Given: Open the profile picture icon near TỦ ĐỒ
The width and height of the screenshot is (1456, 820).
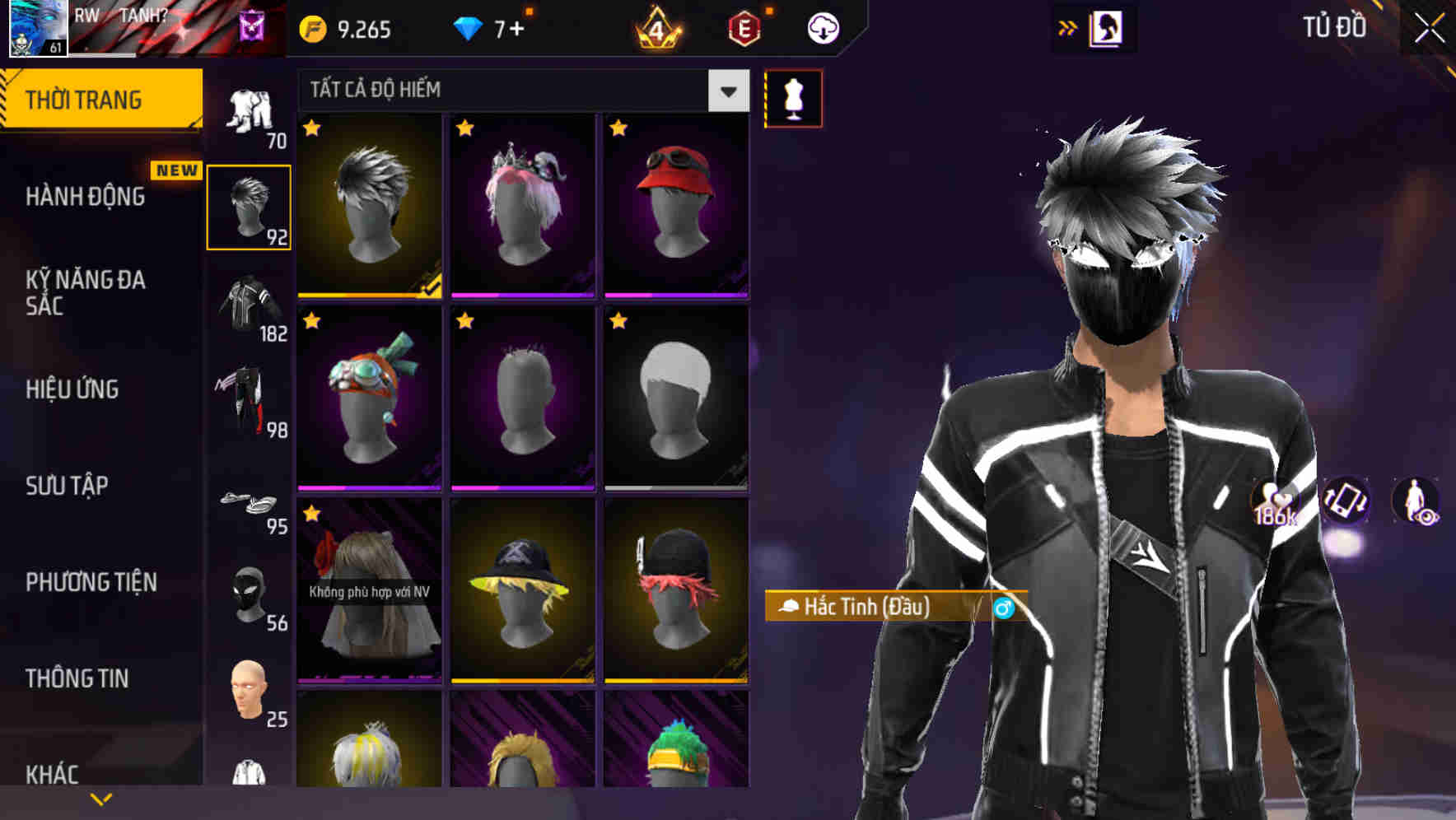Looking at the screenshot, I should pos(1108,27).
